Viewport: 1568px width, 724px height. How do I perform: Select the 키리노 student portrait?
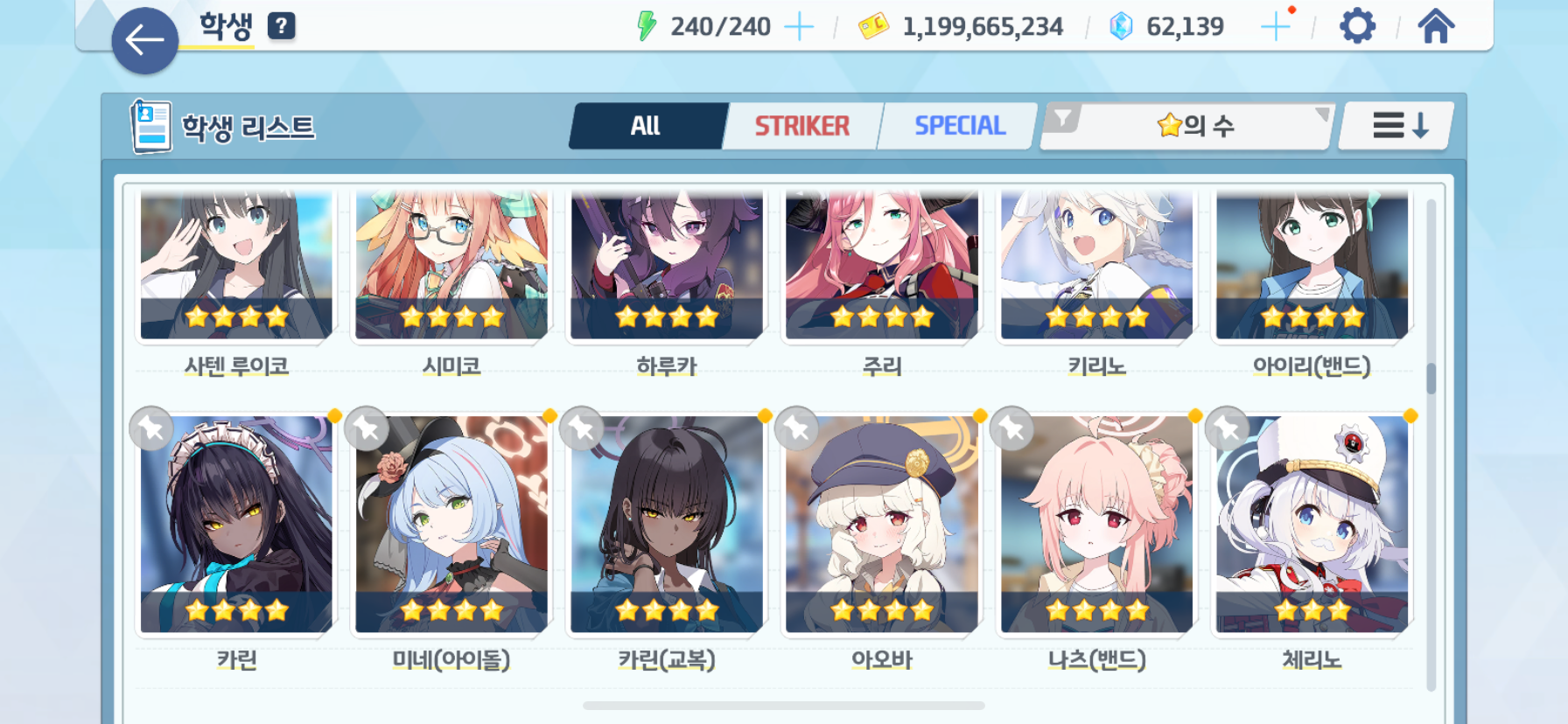1096,267
